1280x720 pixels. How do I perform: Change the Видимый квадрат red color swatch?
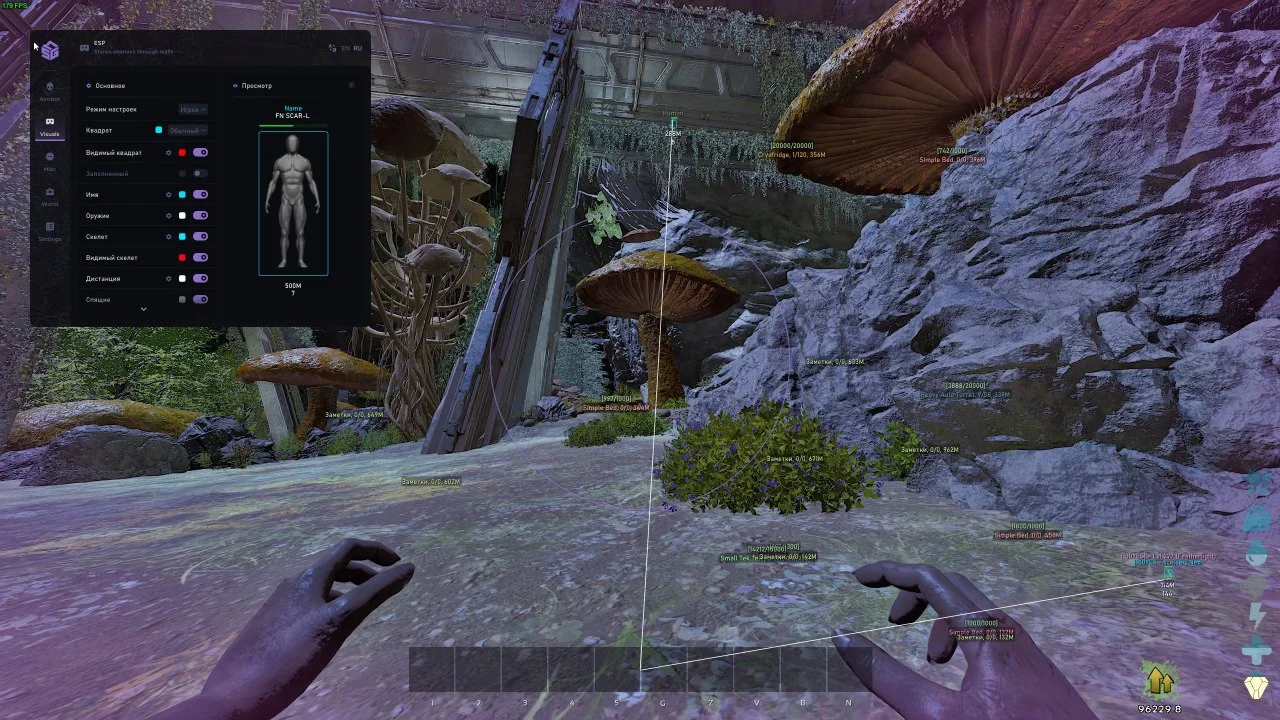(x=182, y=153)
